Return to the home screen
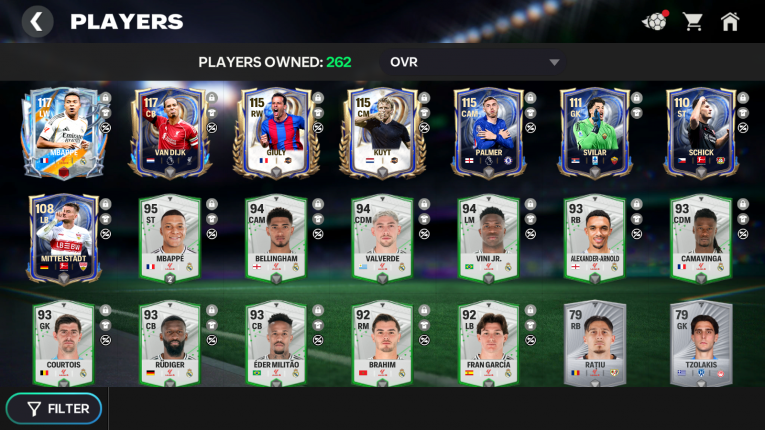Screen dimensions: 765x430 coord(730,21)
